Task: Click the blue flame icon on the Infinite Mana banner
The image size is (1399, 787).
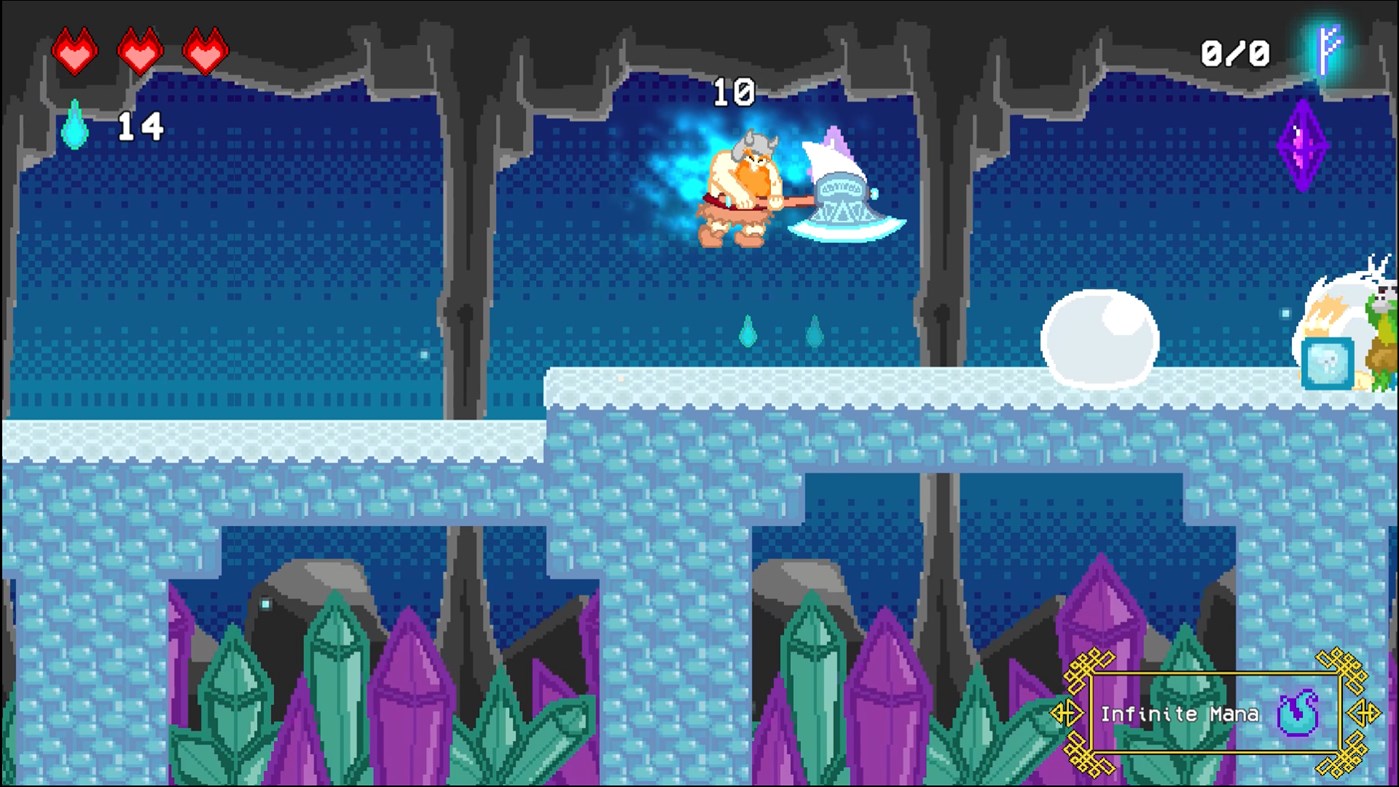Action: pyautogui.click(x=1300, y=712)
